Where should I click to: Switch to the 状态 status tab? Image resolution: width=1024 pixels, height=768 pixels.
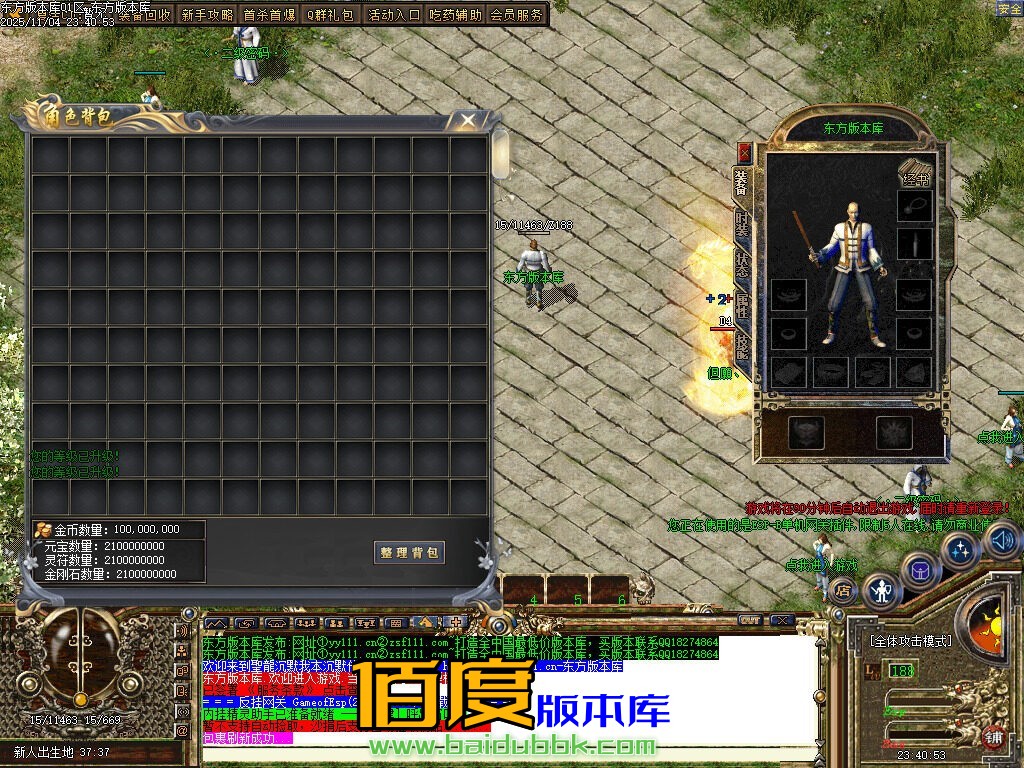[742, 265]
